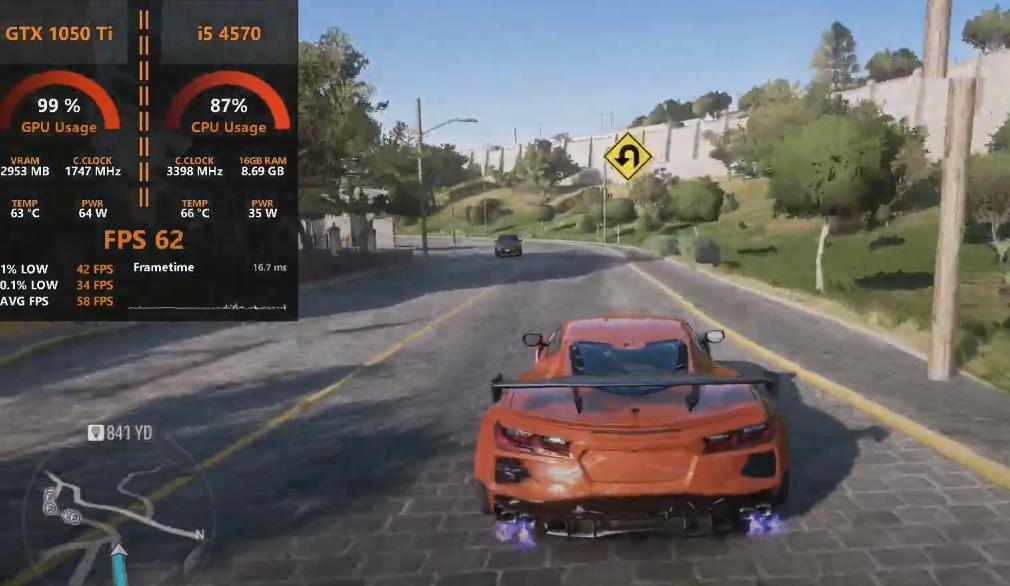Screen dimensions: 1010x586
Task: Click the waypoint pin icon beside 841 YD
Action: [95, 432]
